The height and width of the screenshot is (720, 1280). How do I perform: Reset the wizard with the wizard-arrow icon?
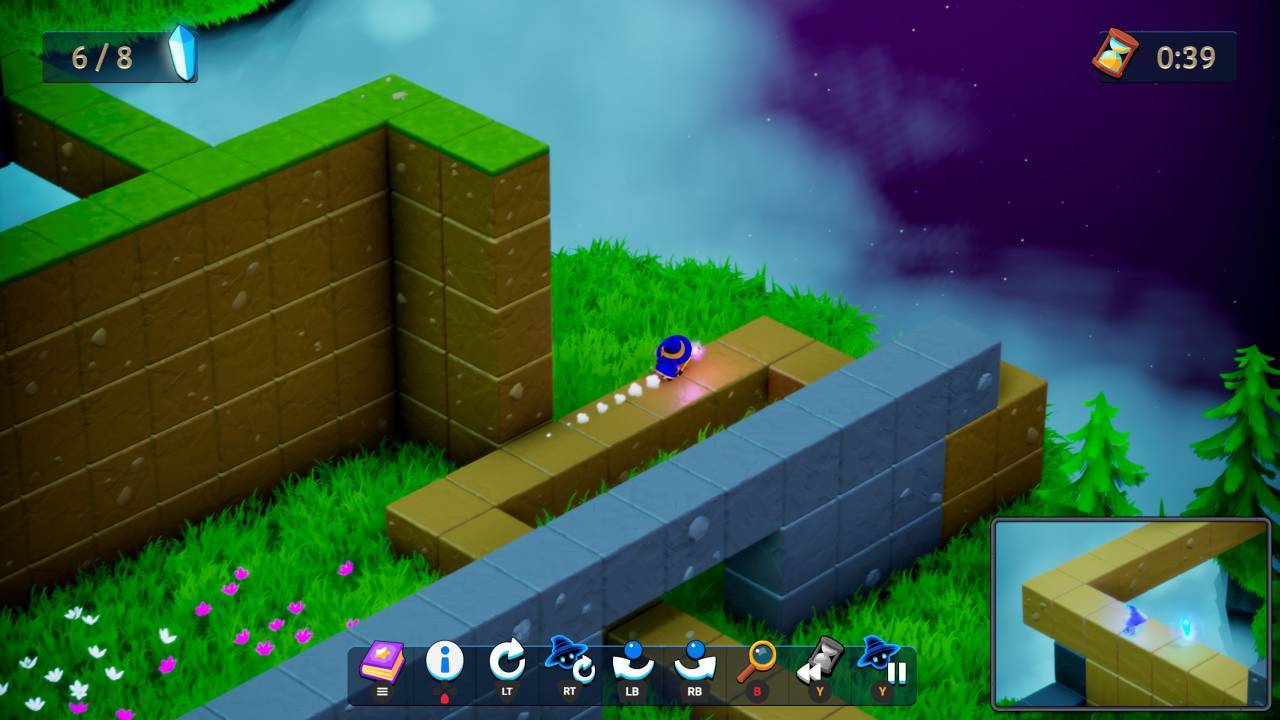[569, 662]
